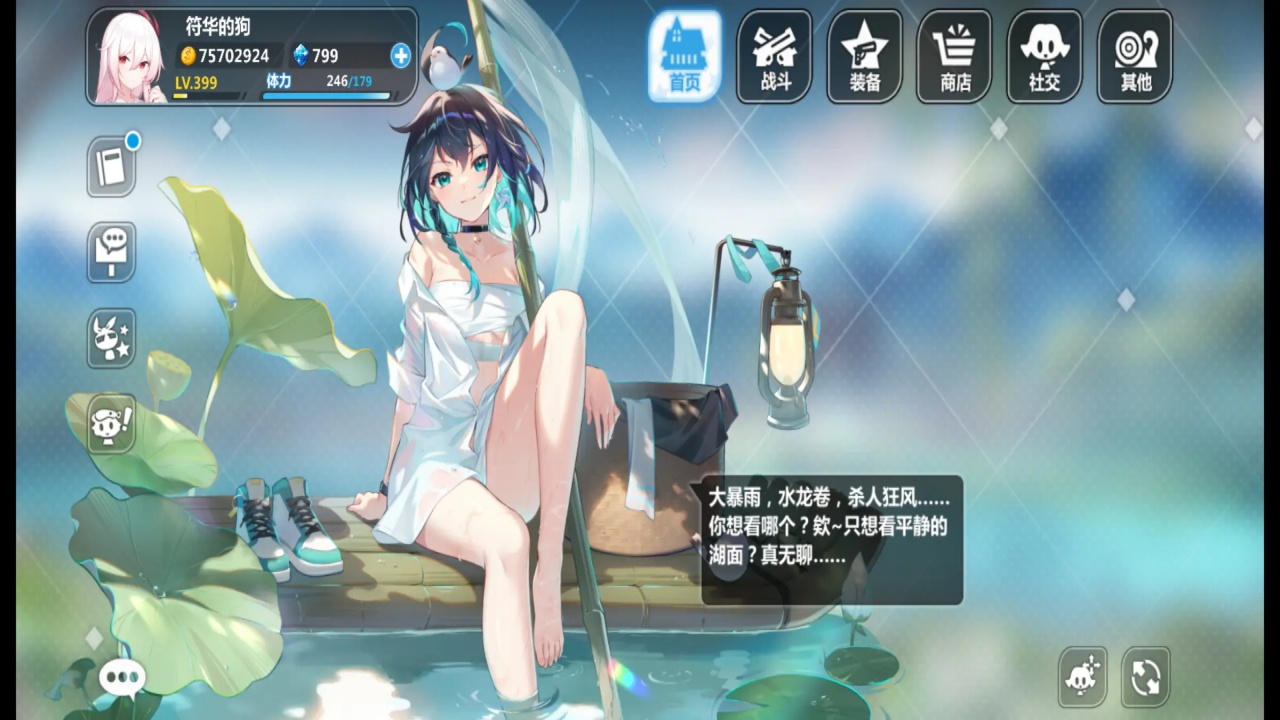Image resolution: width=1280 pixels, height=720 pixels.
Task: Select the character reposition icon at bottom right
Action: tap(1083, 677)
